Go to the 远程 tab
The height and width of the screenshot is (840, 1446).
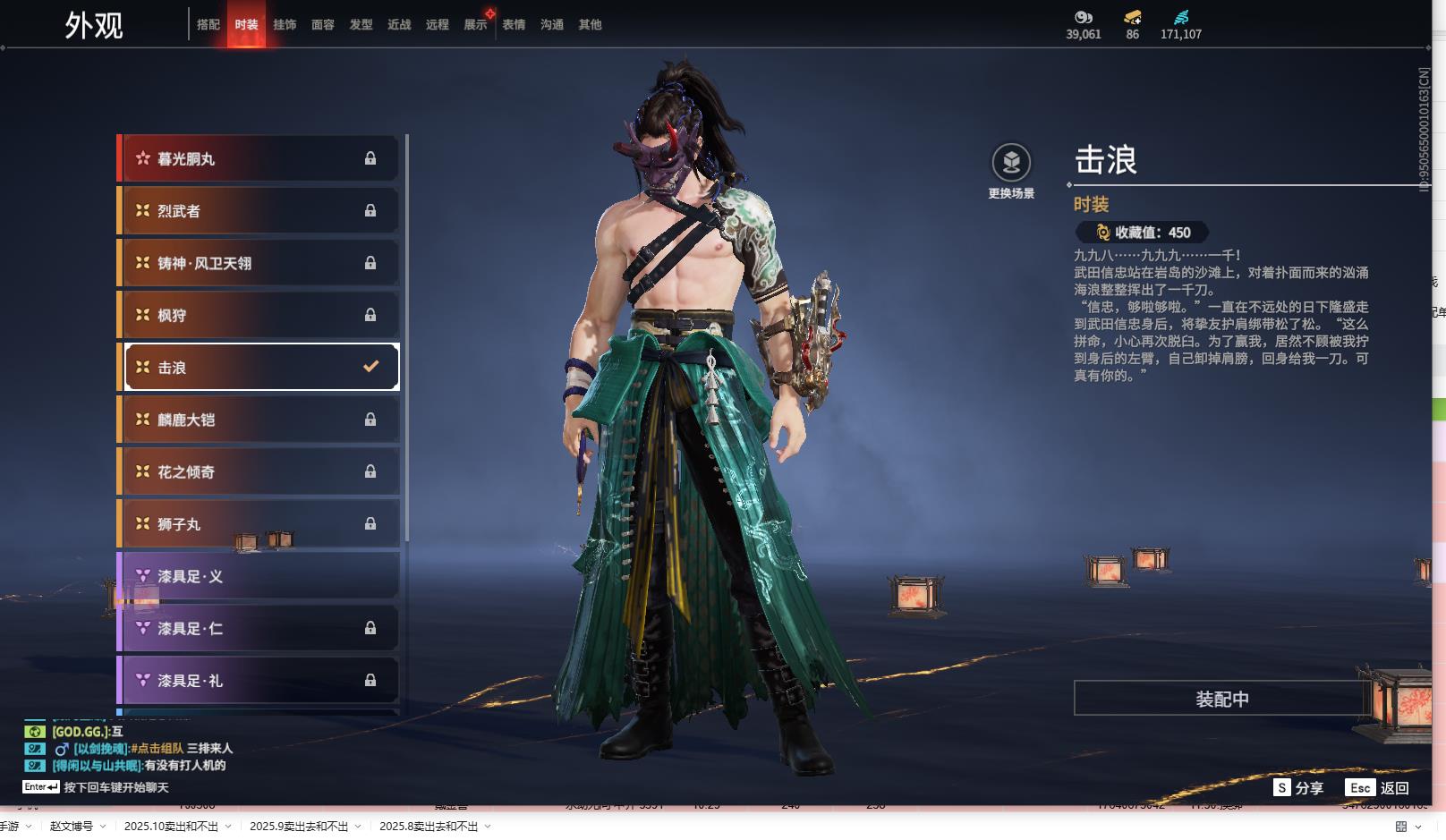click(x=438, y=25)
